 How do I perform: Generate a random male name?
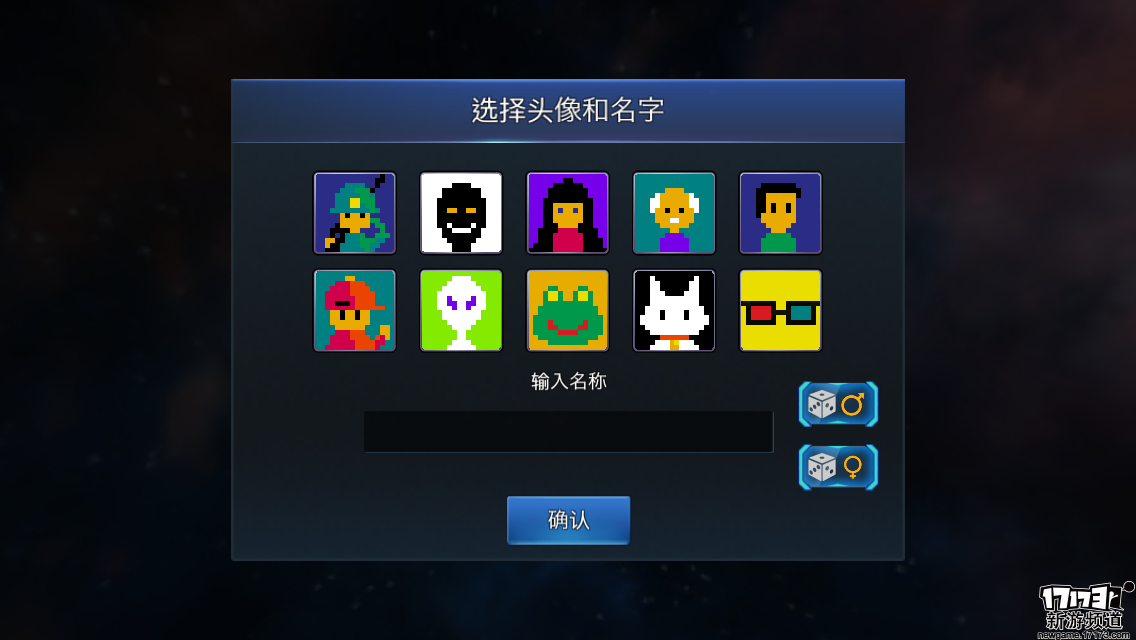click(838, 404)
